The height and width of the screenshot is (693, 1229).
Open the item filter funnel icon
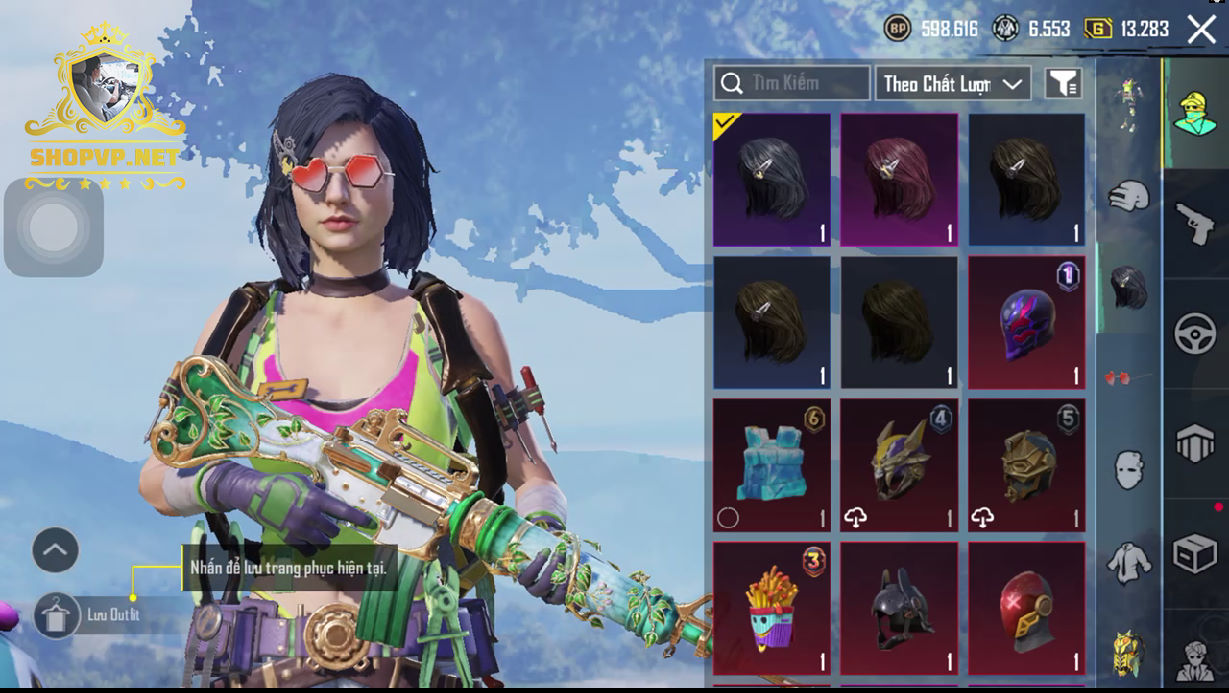click(x=1064, y=84)
